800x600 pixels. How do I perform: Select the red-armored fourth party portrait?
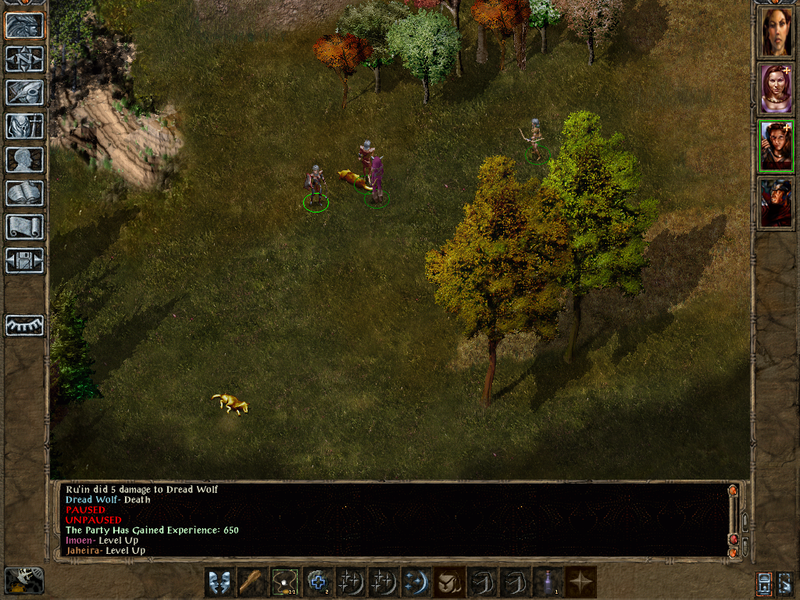point(776,203)
